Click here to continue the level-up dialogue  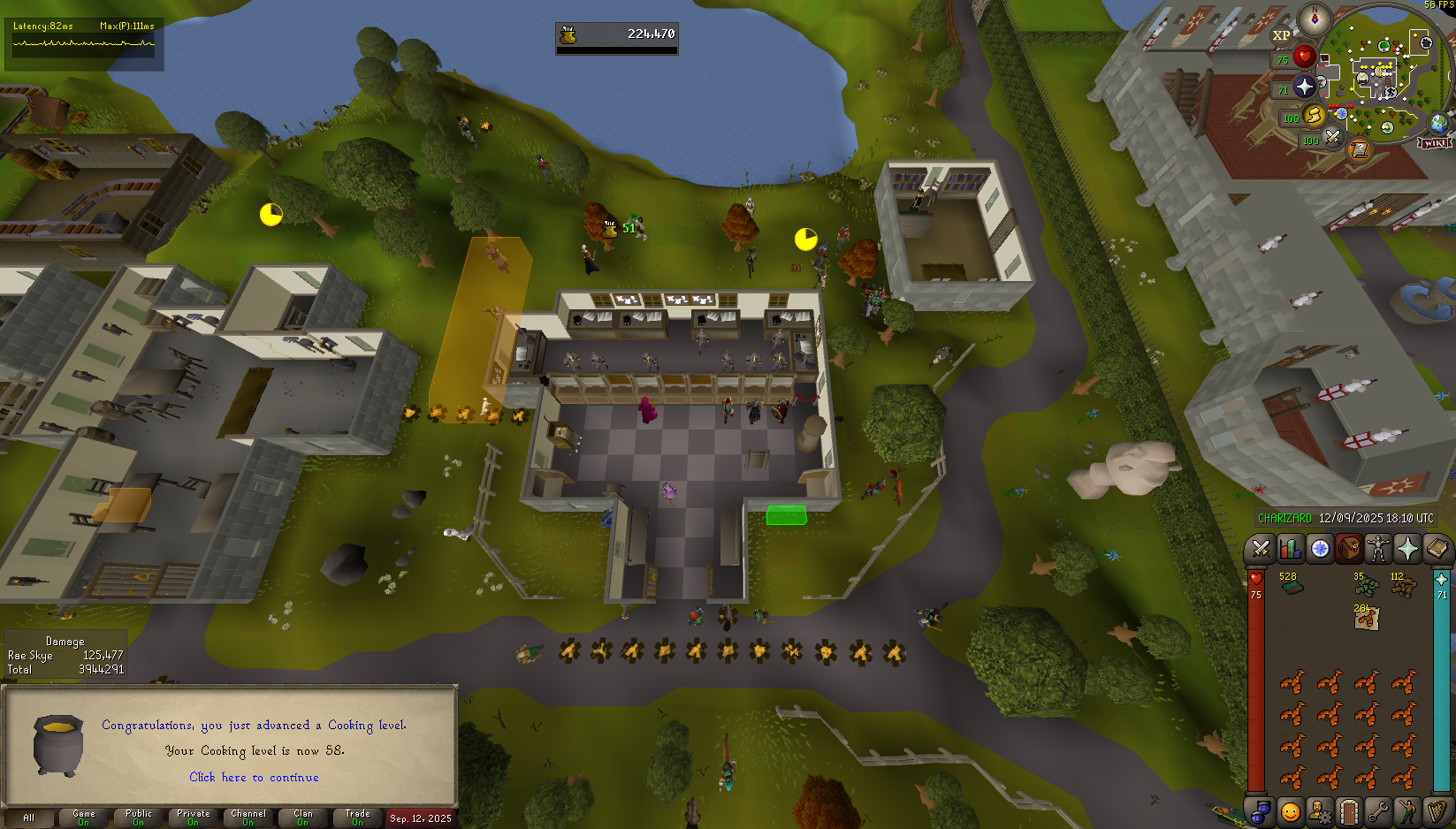[x=254, y=778]
